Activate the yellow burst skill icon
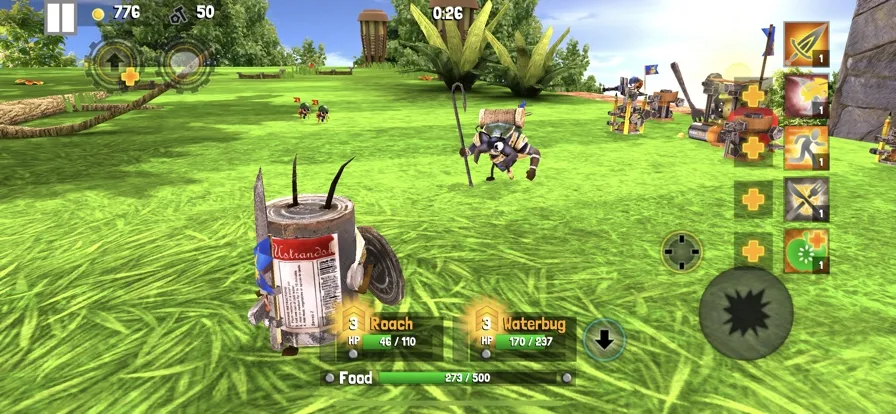The height and width of the screenshot is (414, 896). click(x=806, y=96)
